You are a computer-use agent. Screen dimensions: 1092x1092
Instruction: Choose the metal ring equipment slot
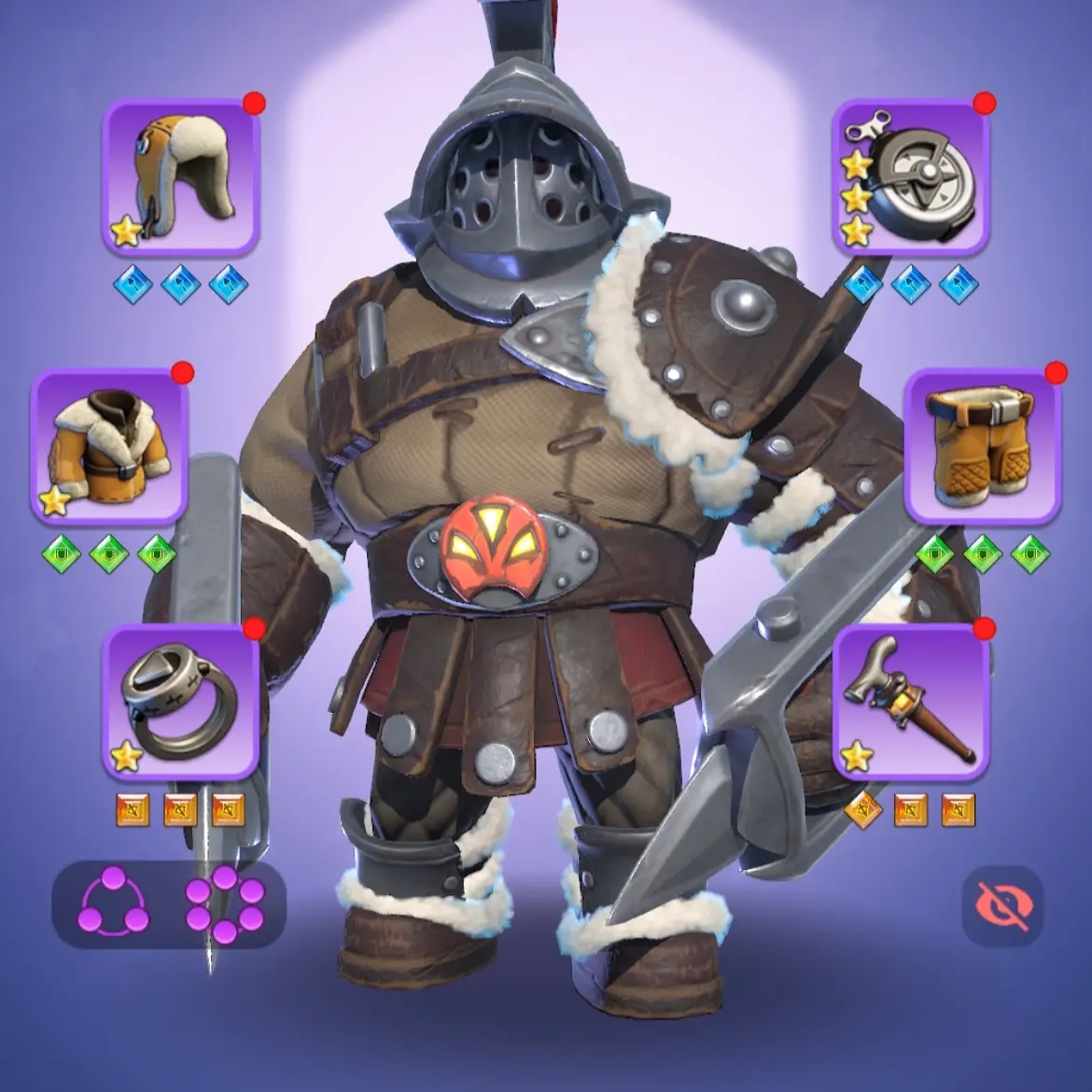180,702
